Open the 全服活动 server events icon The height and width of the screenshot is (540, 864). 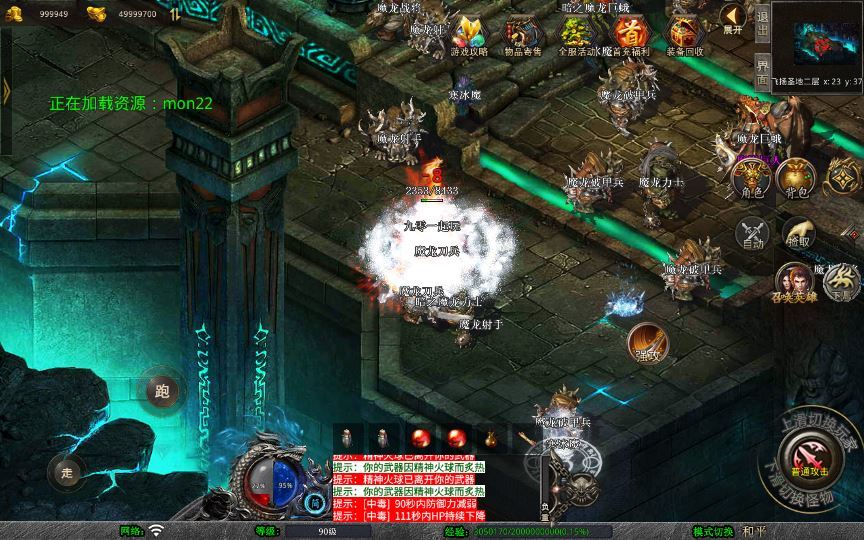pos(574,34)
